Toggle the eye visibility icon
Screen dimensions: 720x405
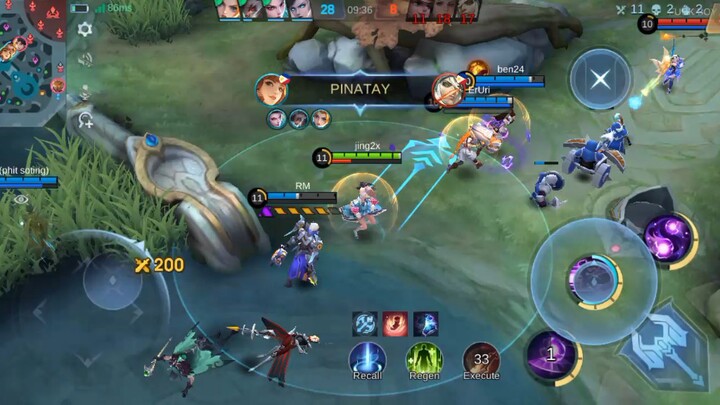[x=21, y=199]
